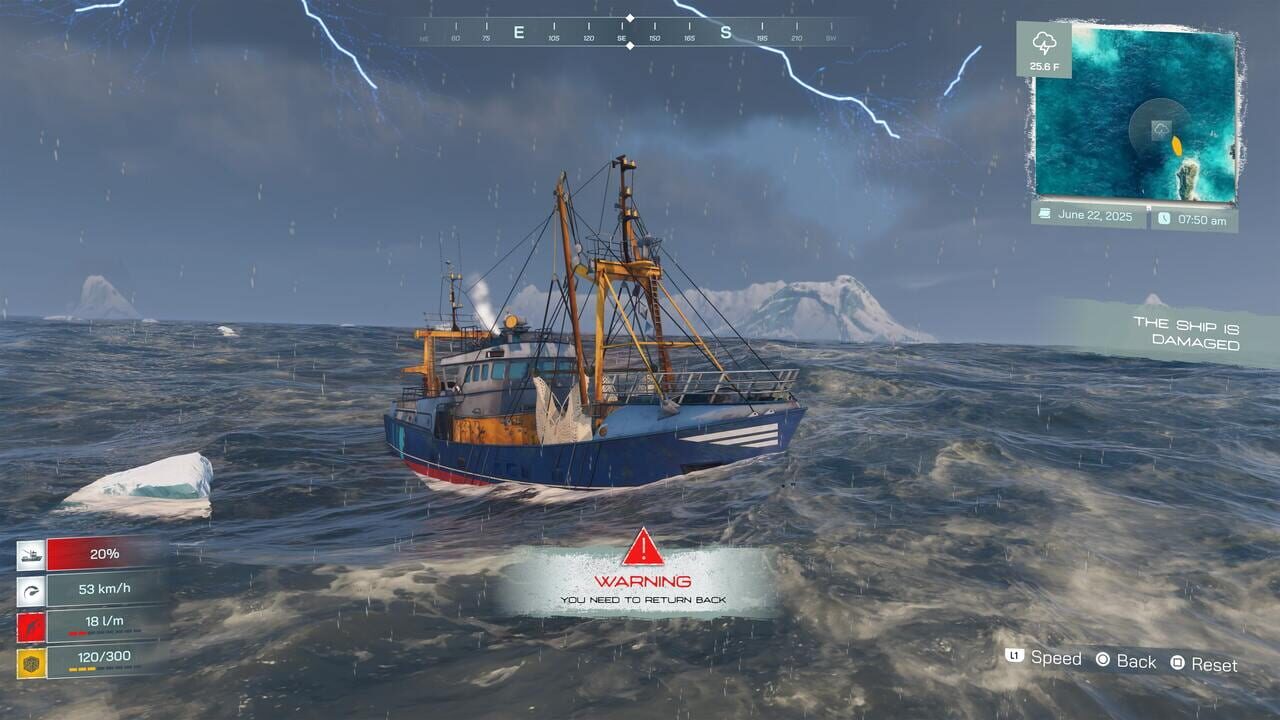Image resolution: width=1280 pixels, height=720 pixels.
Task: Click the storm cloud weather icon
Action: tap(1044, 43)
